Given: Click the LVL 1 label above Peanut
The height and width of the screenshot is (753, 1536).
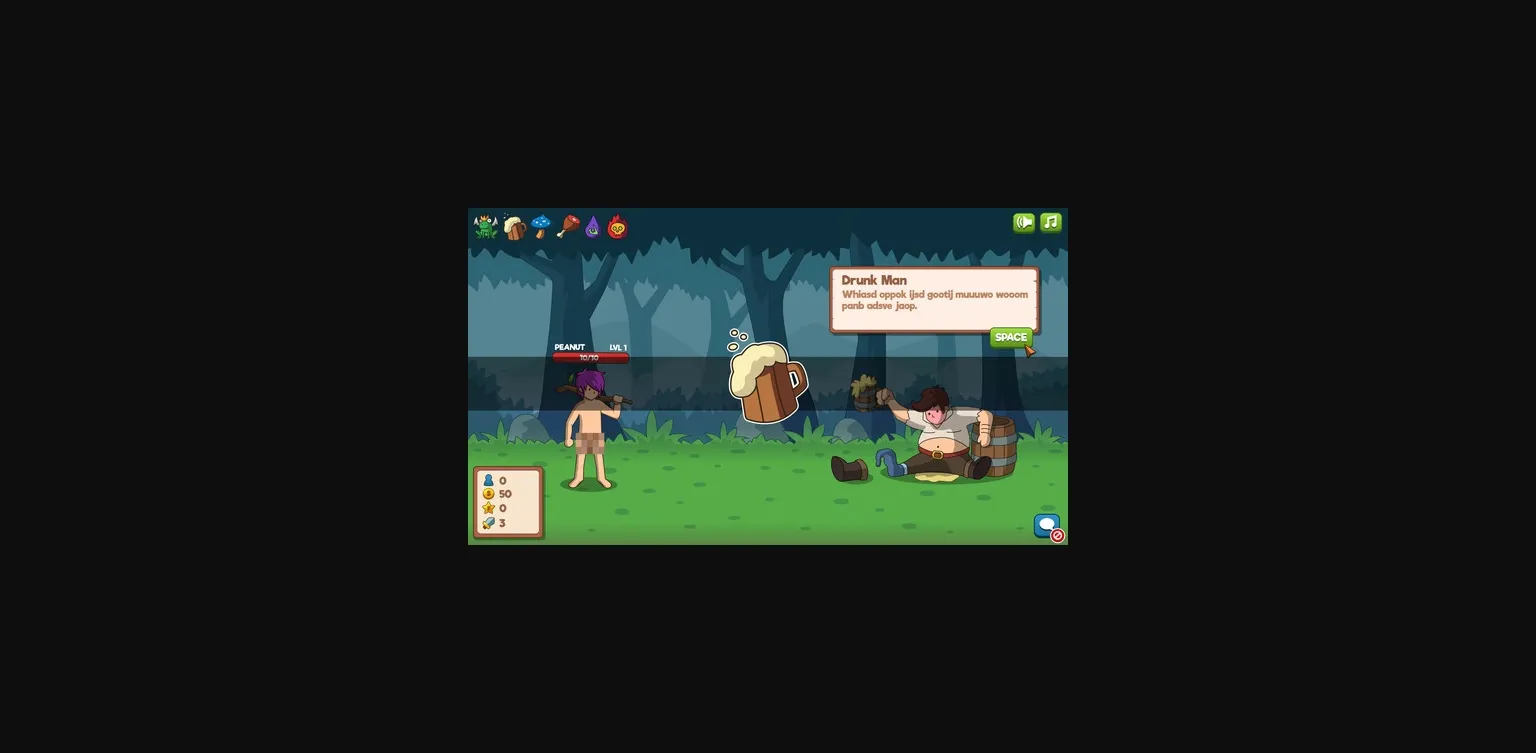Looking at the screenshot, I should 618,347.
